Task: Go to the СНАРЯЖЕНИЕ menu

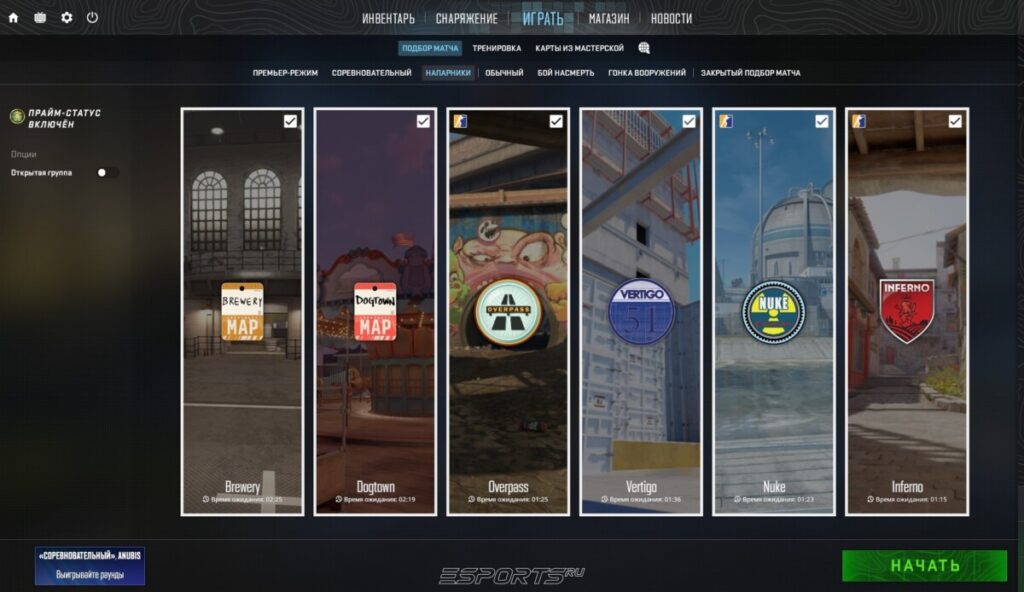Action: coord(466,18)
